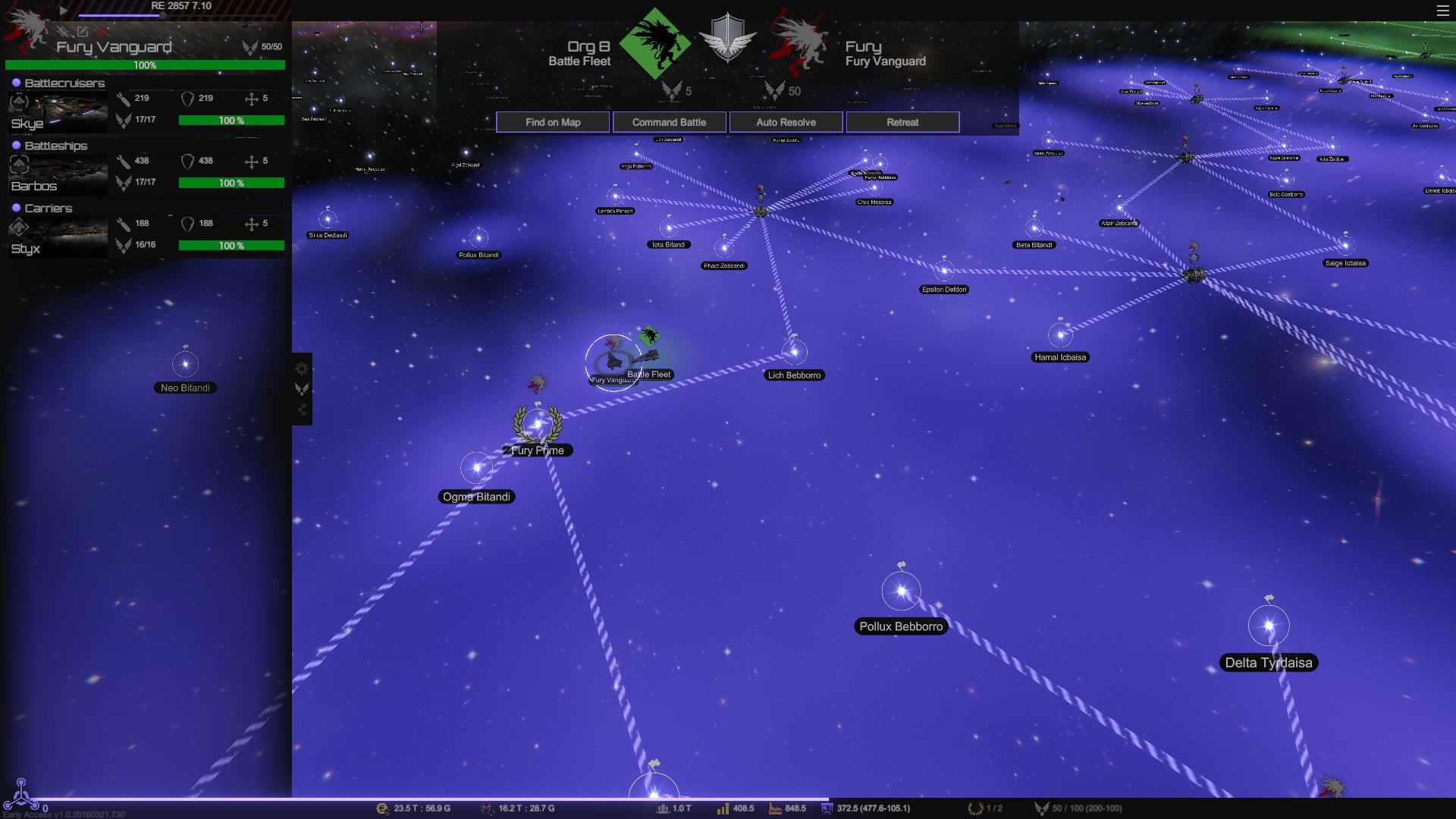Select the Pollux Bebborro system marker
Viewport: 1456px width, 819px height.
901,591
